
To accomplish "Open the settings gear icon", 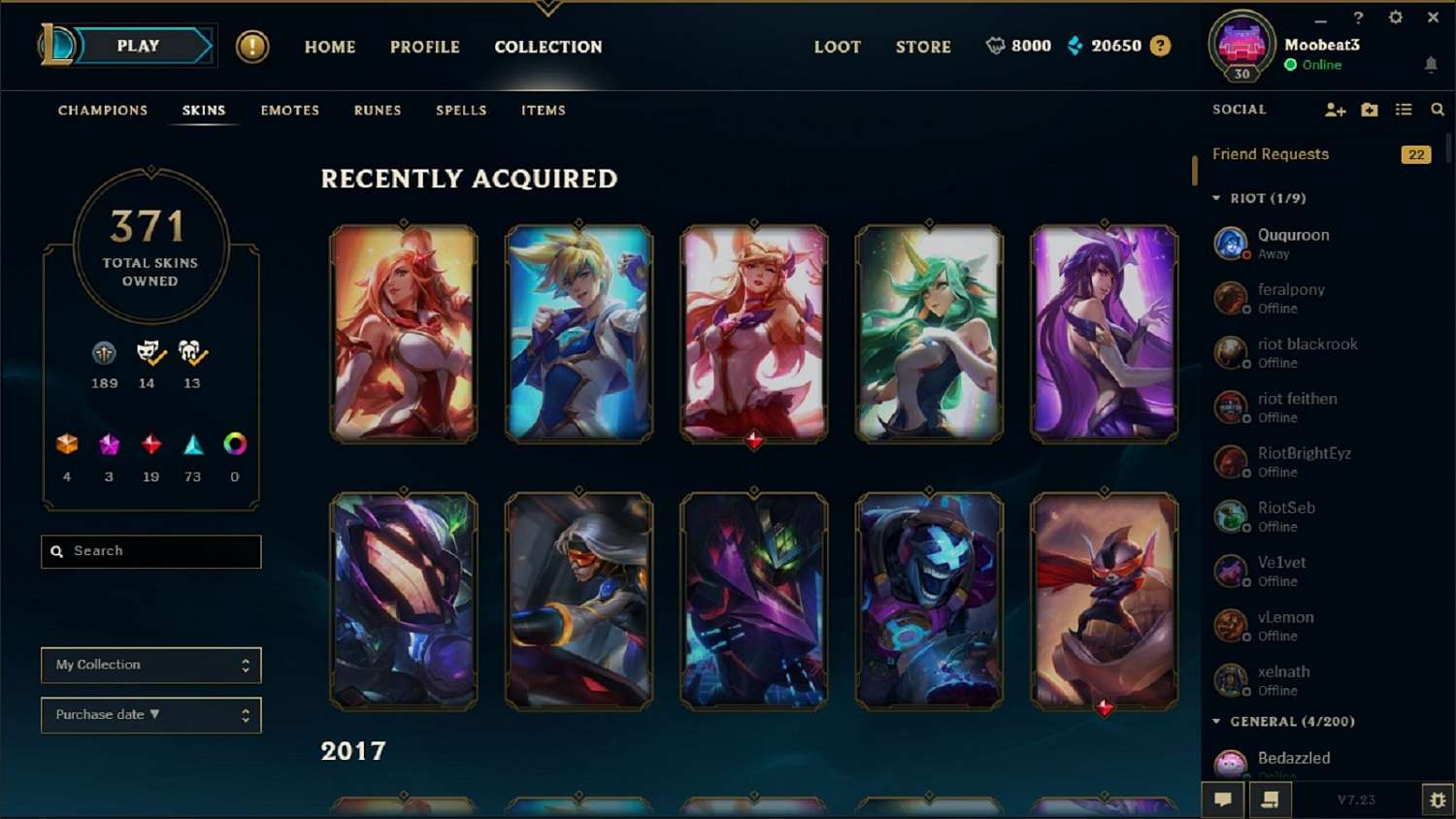I will [1396, 17].
